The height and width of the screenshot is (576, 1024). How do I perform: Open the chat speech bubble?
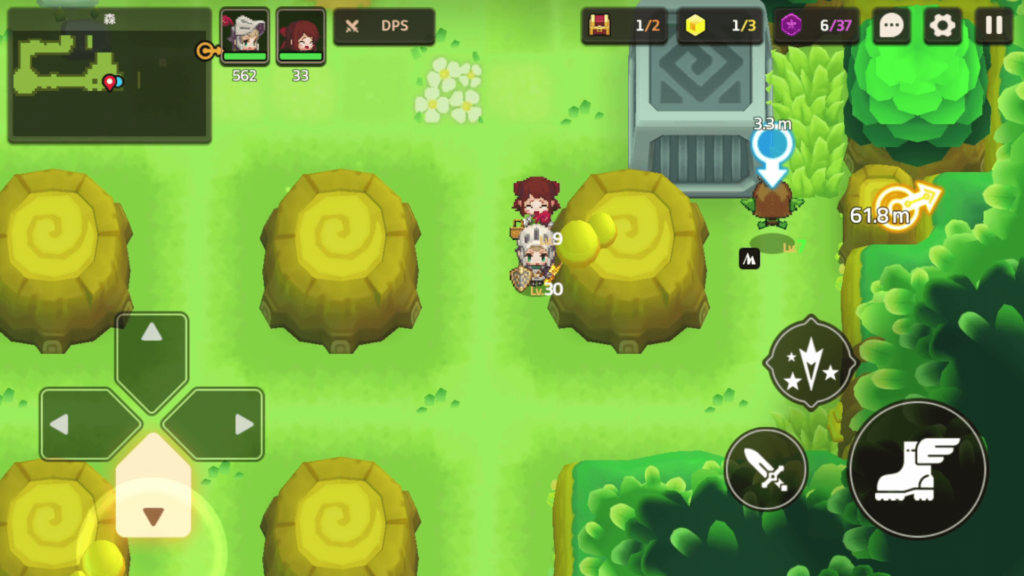click(890, 27)
